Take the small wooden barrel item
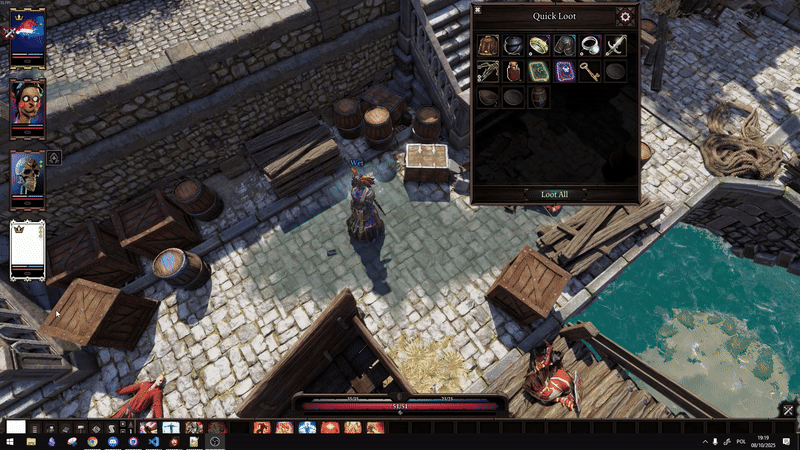800x450 pixels. click(x=539, y=97)
